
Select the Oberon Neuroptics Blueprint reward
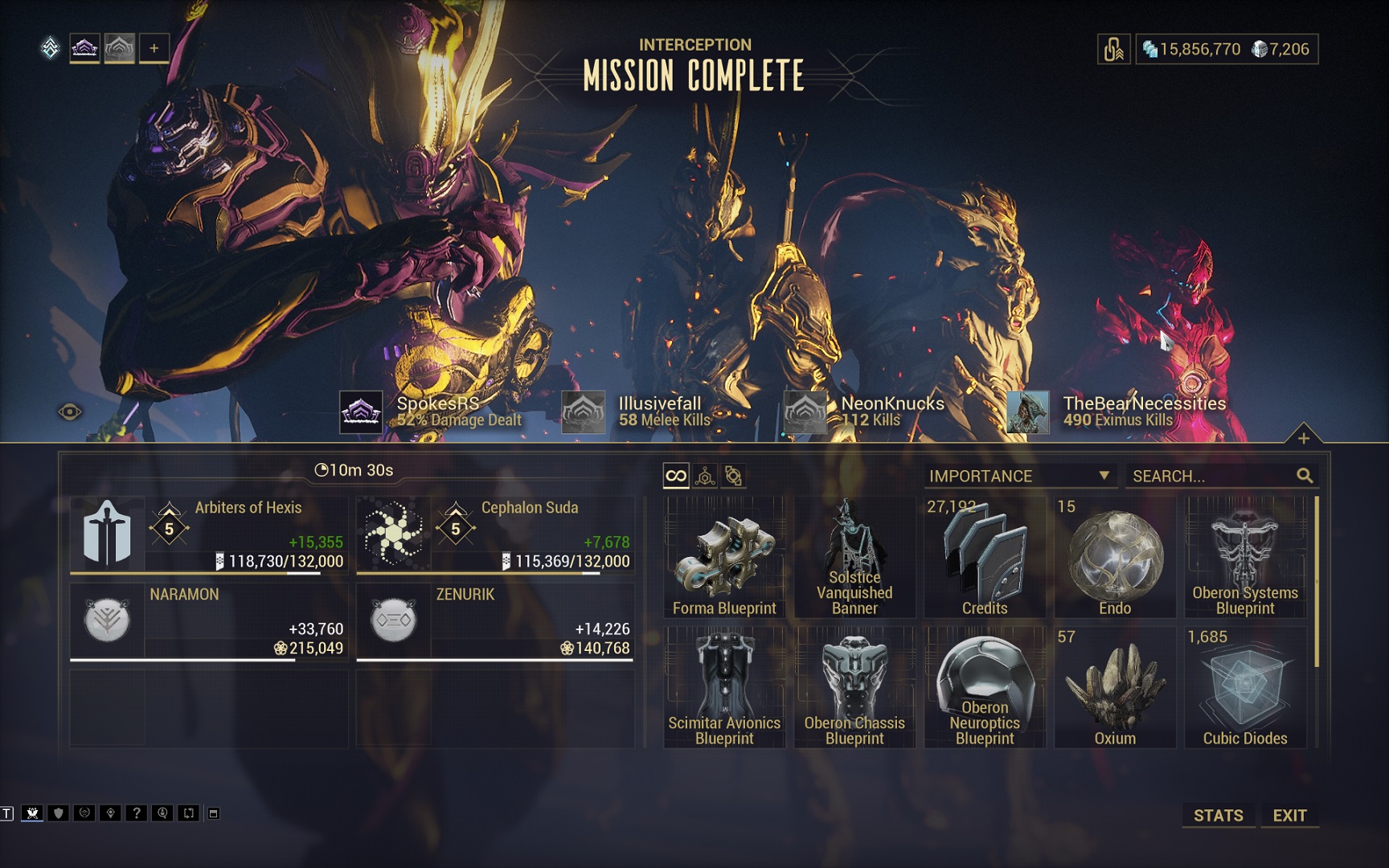pyautogui.click(x=985, y=687)
